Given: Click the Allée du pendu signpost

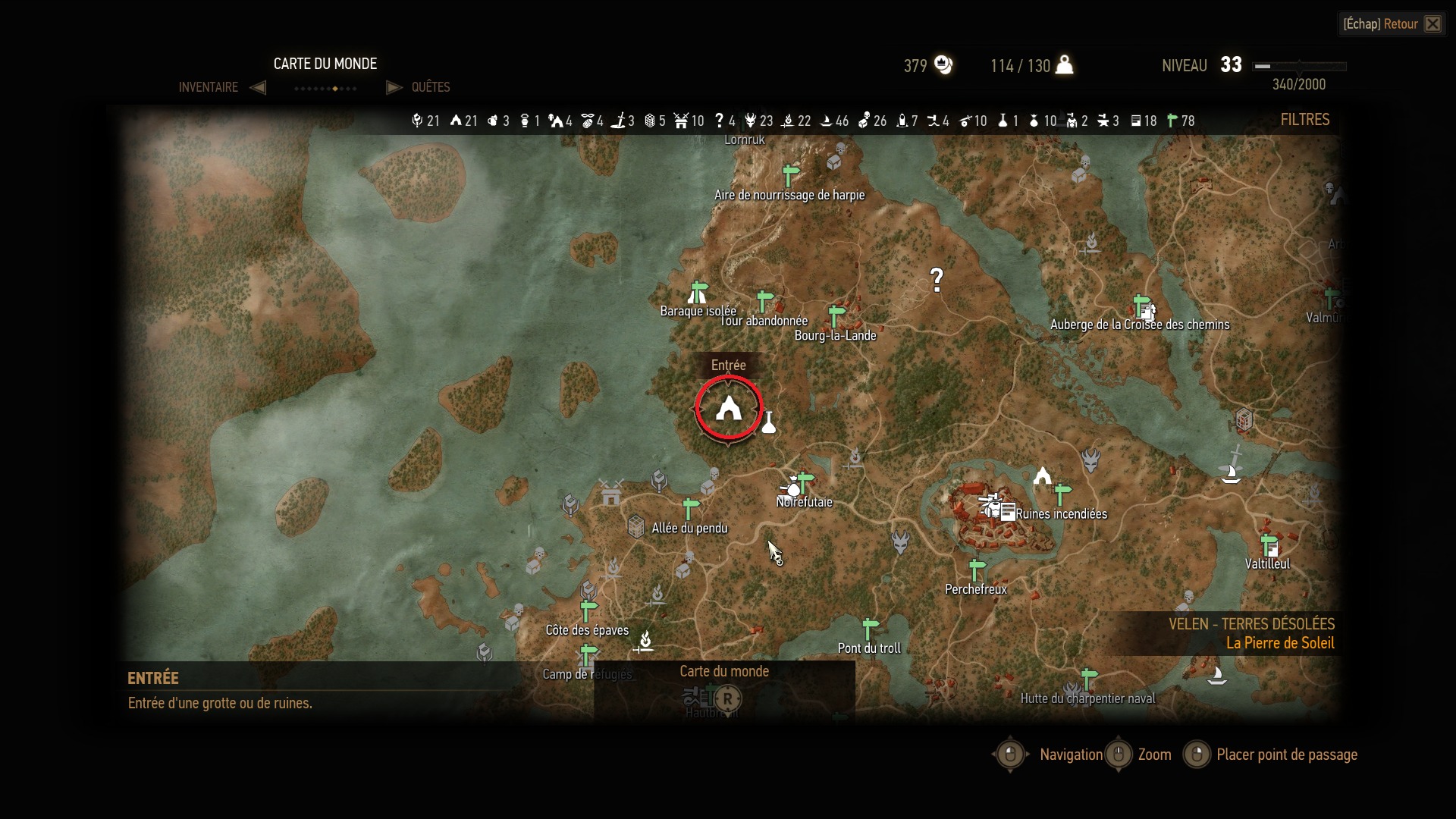Looking at the screenshot, I should tap(690, 509).
